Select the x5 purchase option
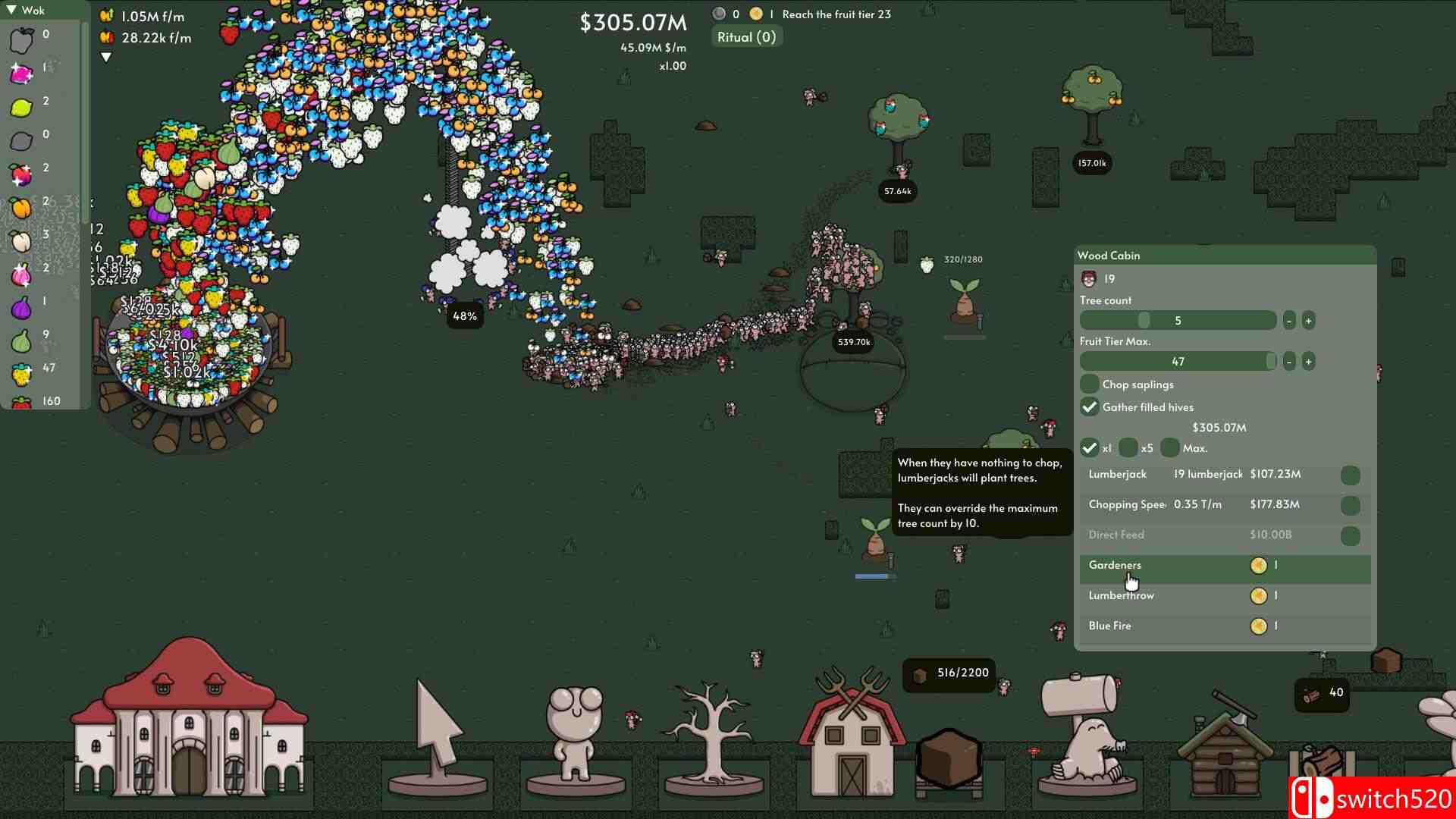Image resolution: width=1456 pixels, height=819 pixels. [x=1129, y=448]
